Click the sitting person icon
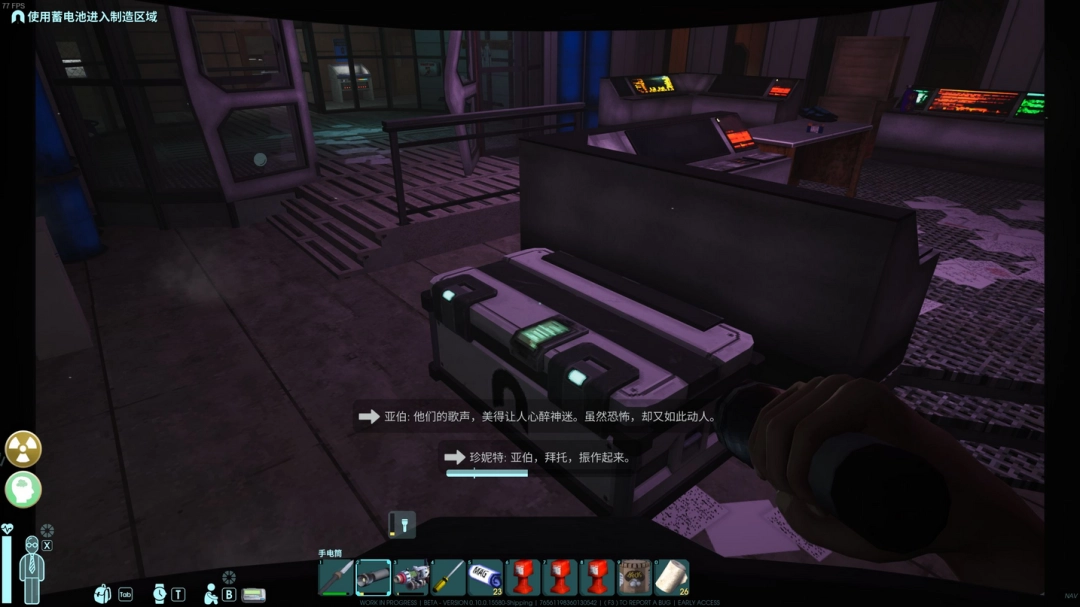Viewport: 1080px width, 607px height. 211,593
